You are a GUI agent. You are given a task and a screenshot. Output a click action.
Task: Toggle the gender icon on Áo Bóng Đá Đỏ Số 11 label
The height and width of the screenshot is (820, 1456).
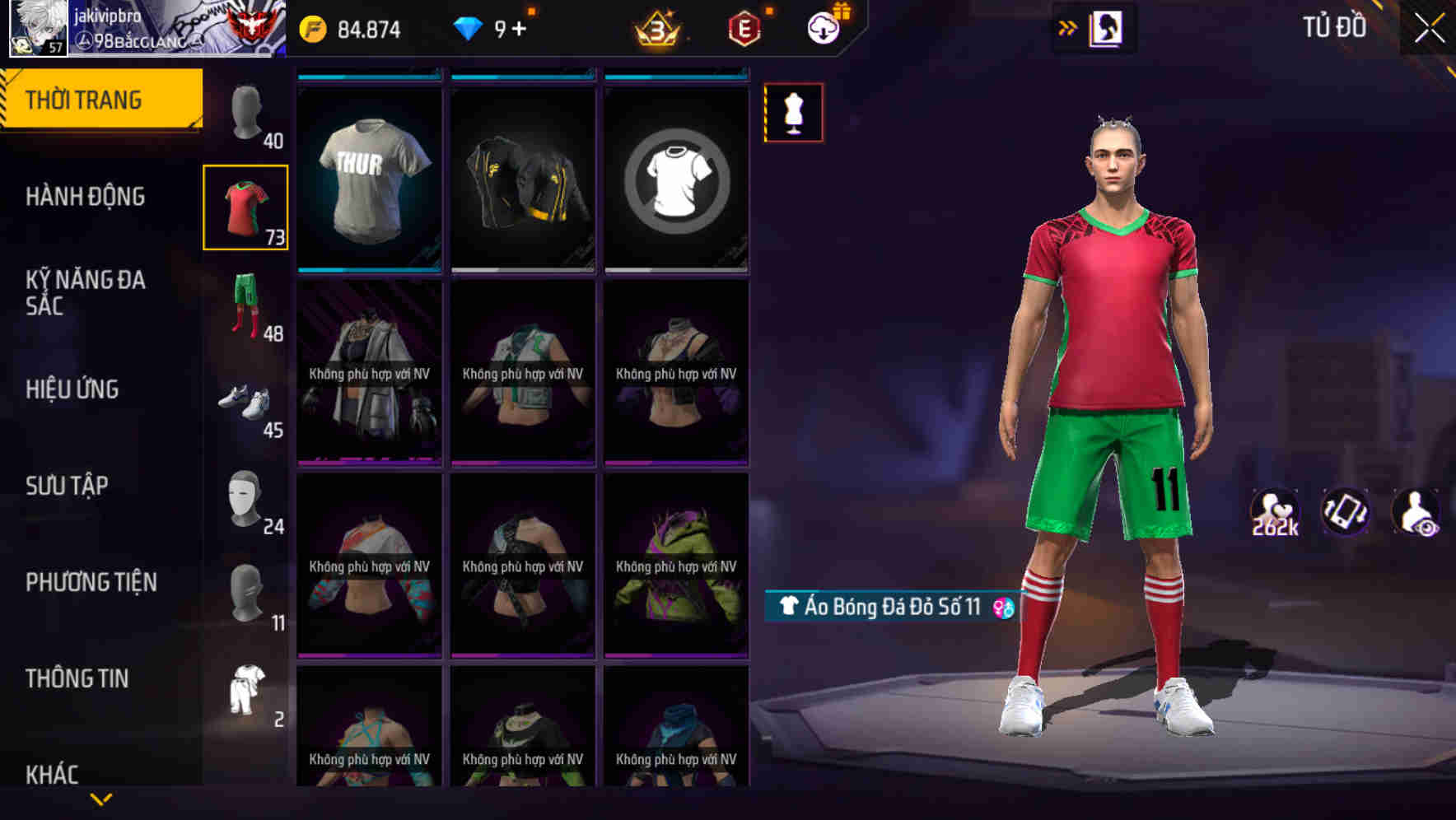(1000, 608)
